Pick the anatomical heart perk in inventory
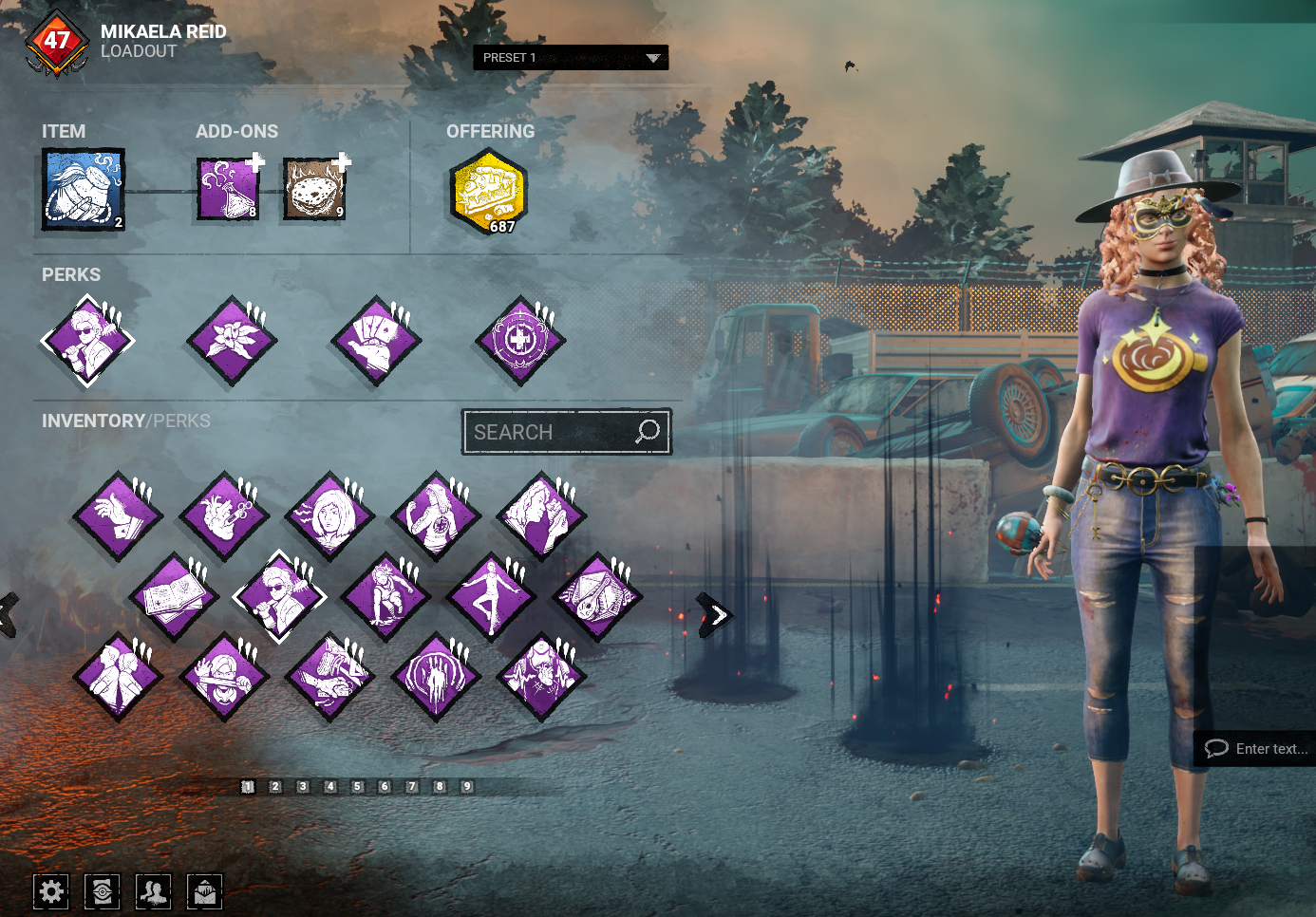Image resolution: width=1316 pixels, height=917 pixels. 224,516
